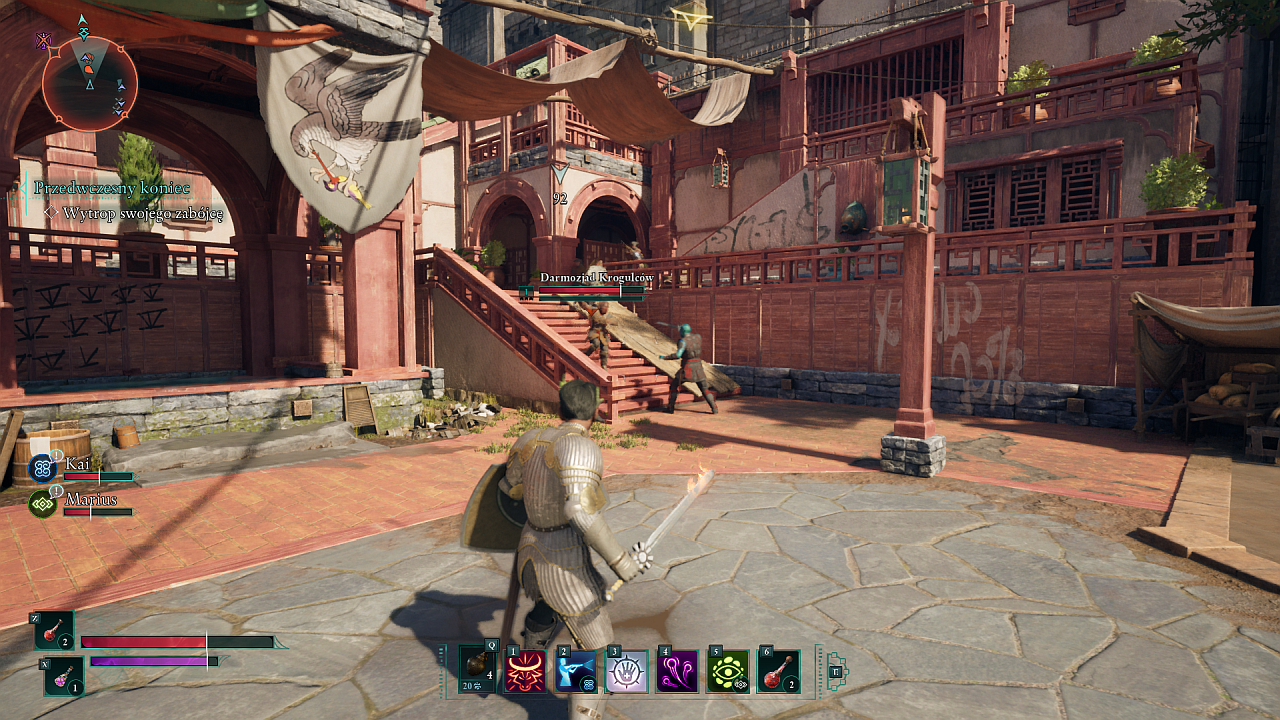The image size is (1280, 720).
Task: Select the Przedwczesny koniec quest tracker
Action: pyautogui.click(x=112, y=188)
